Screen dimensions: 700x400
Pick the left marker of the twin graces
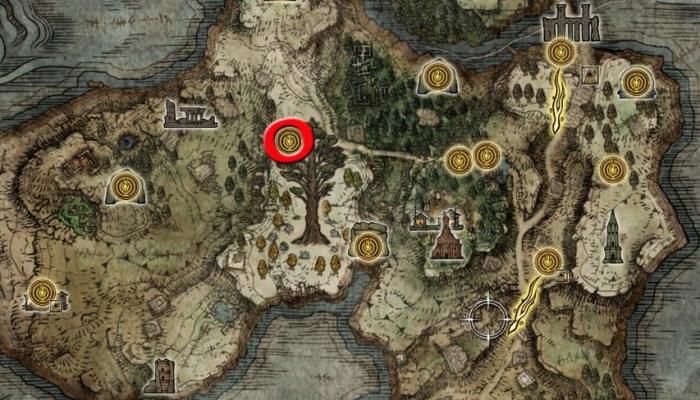(458, 159)
